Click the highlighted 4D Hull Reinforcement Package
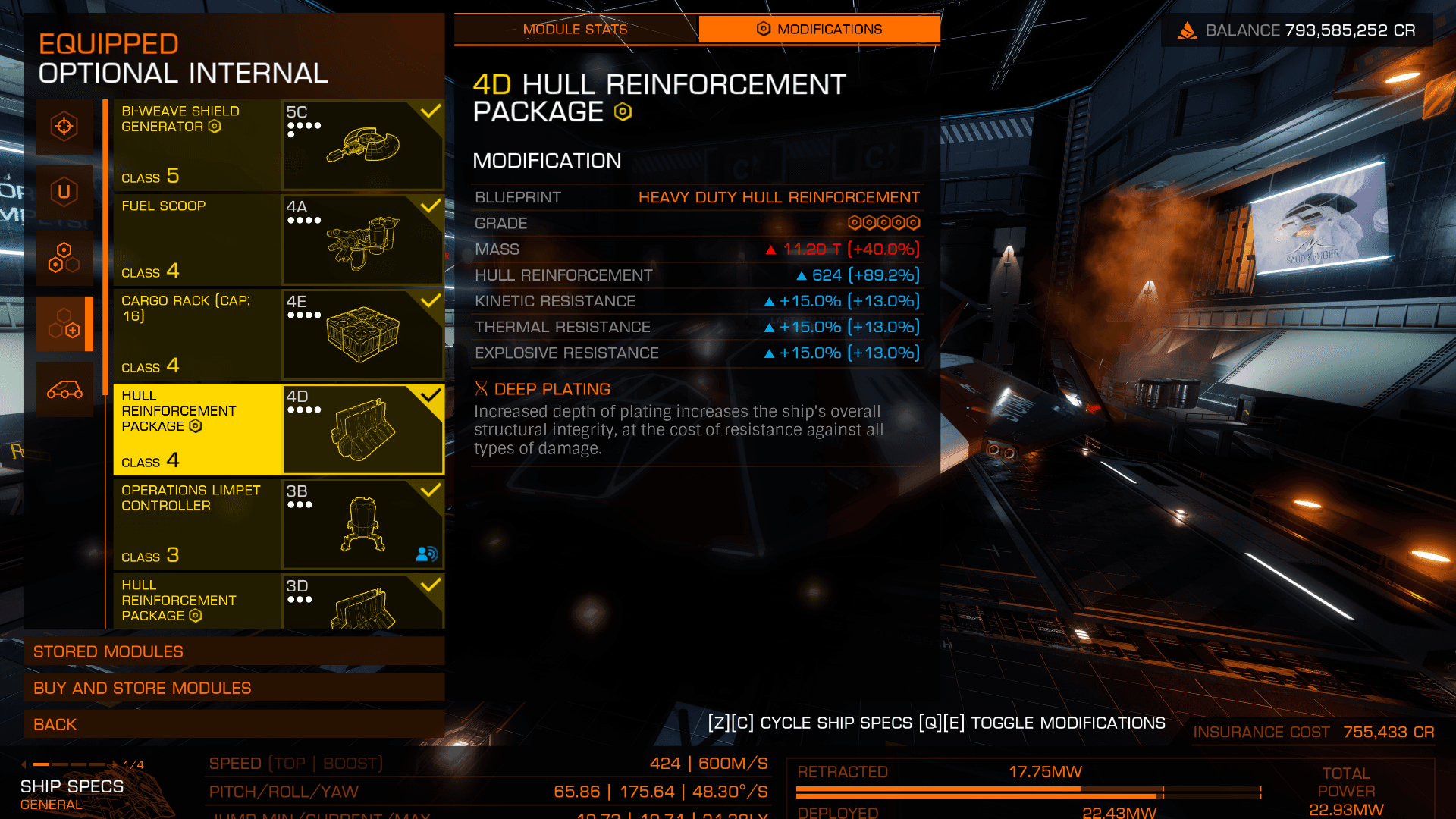 [278, 429]
